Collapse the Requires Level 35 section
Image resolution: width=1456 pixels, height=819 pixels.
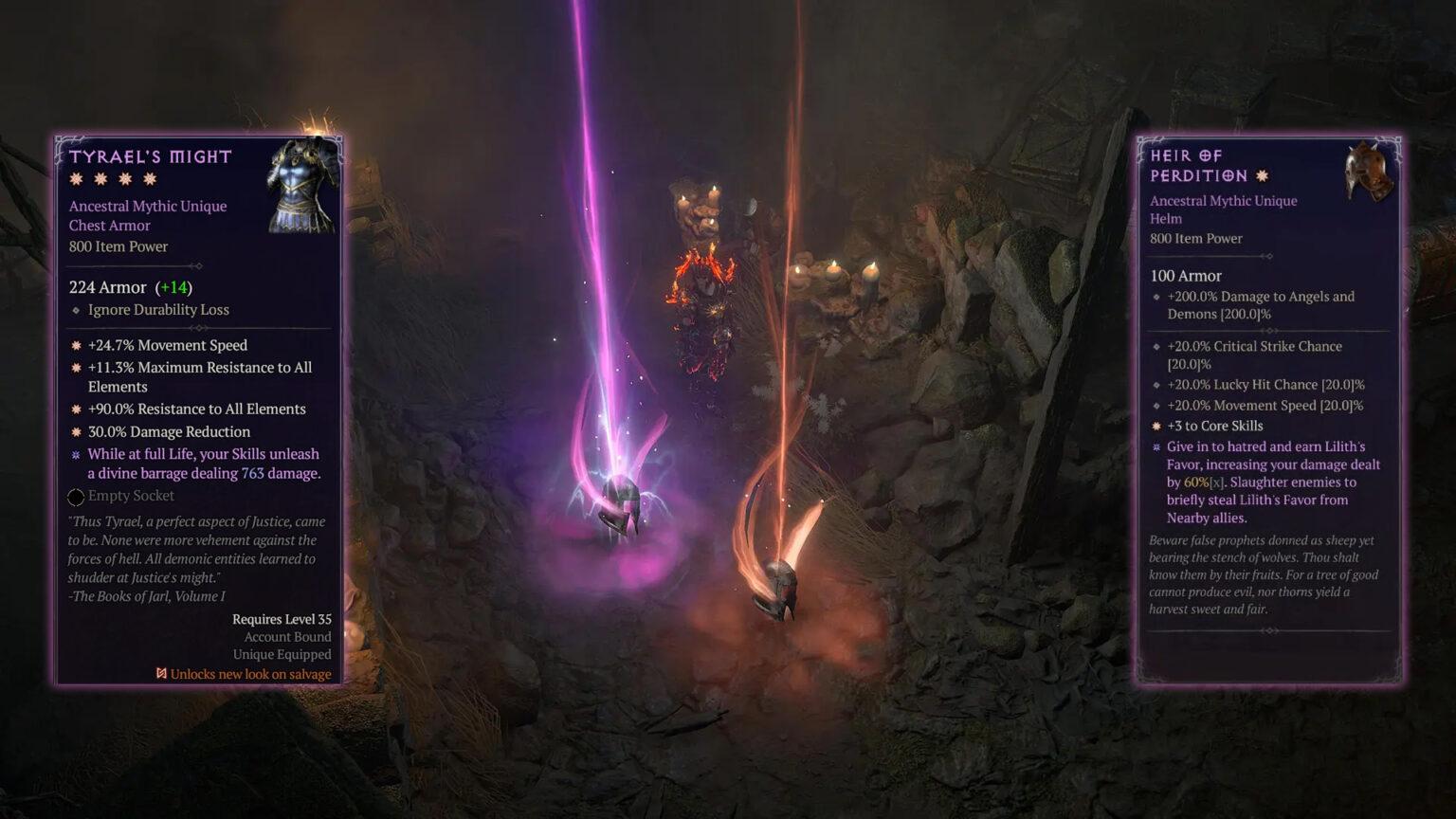pyautogui.click(x=282, y=619)
